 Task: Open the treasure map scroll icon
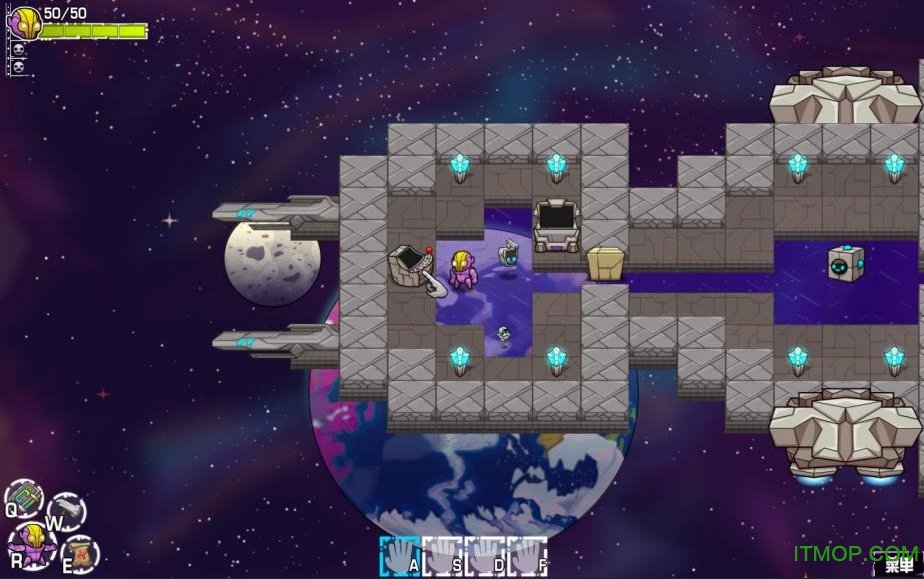pyautogui.click(x=80, y=553)
